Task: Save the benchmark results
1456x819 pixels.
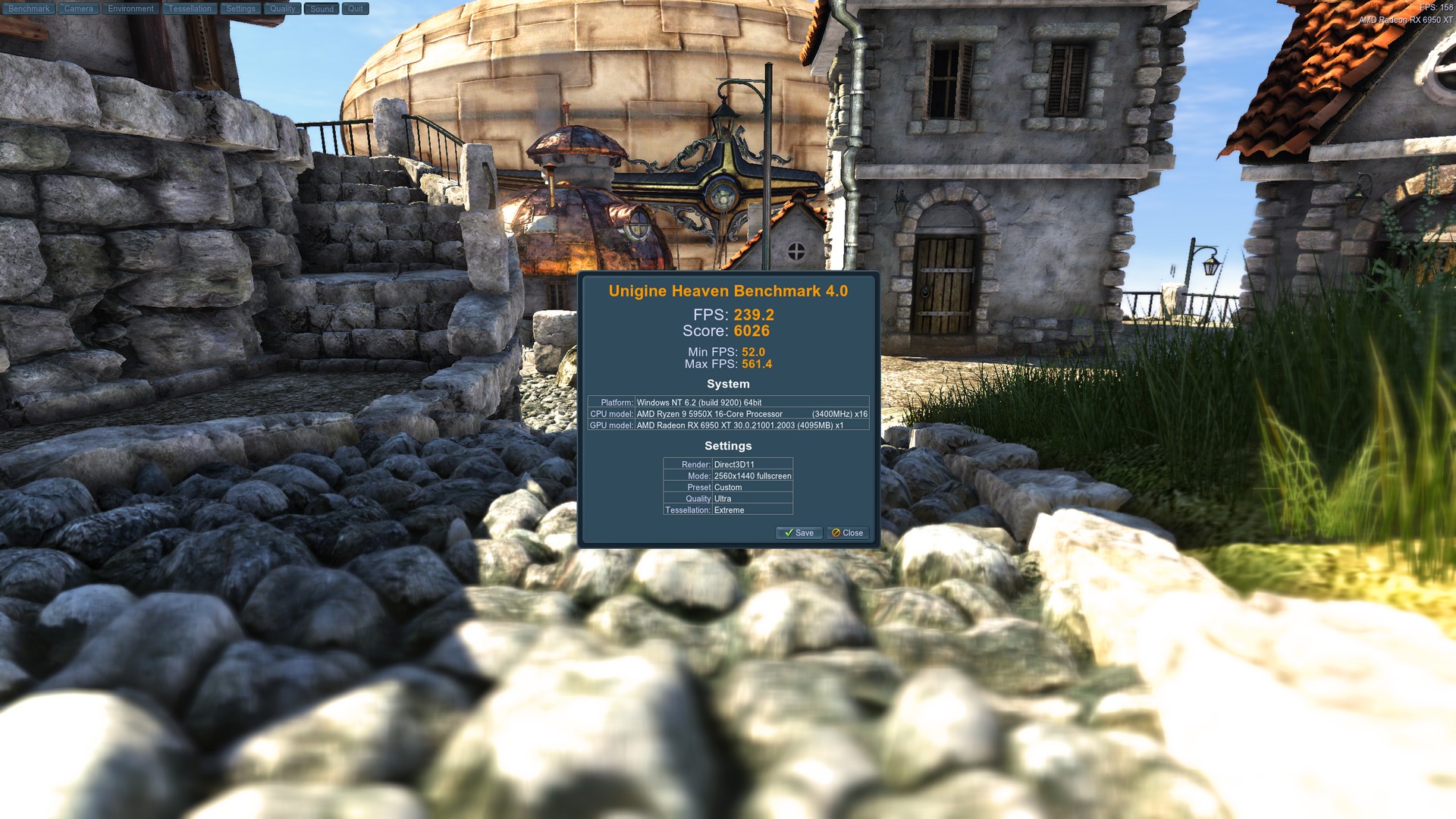Action: (x=799, y=533)
